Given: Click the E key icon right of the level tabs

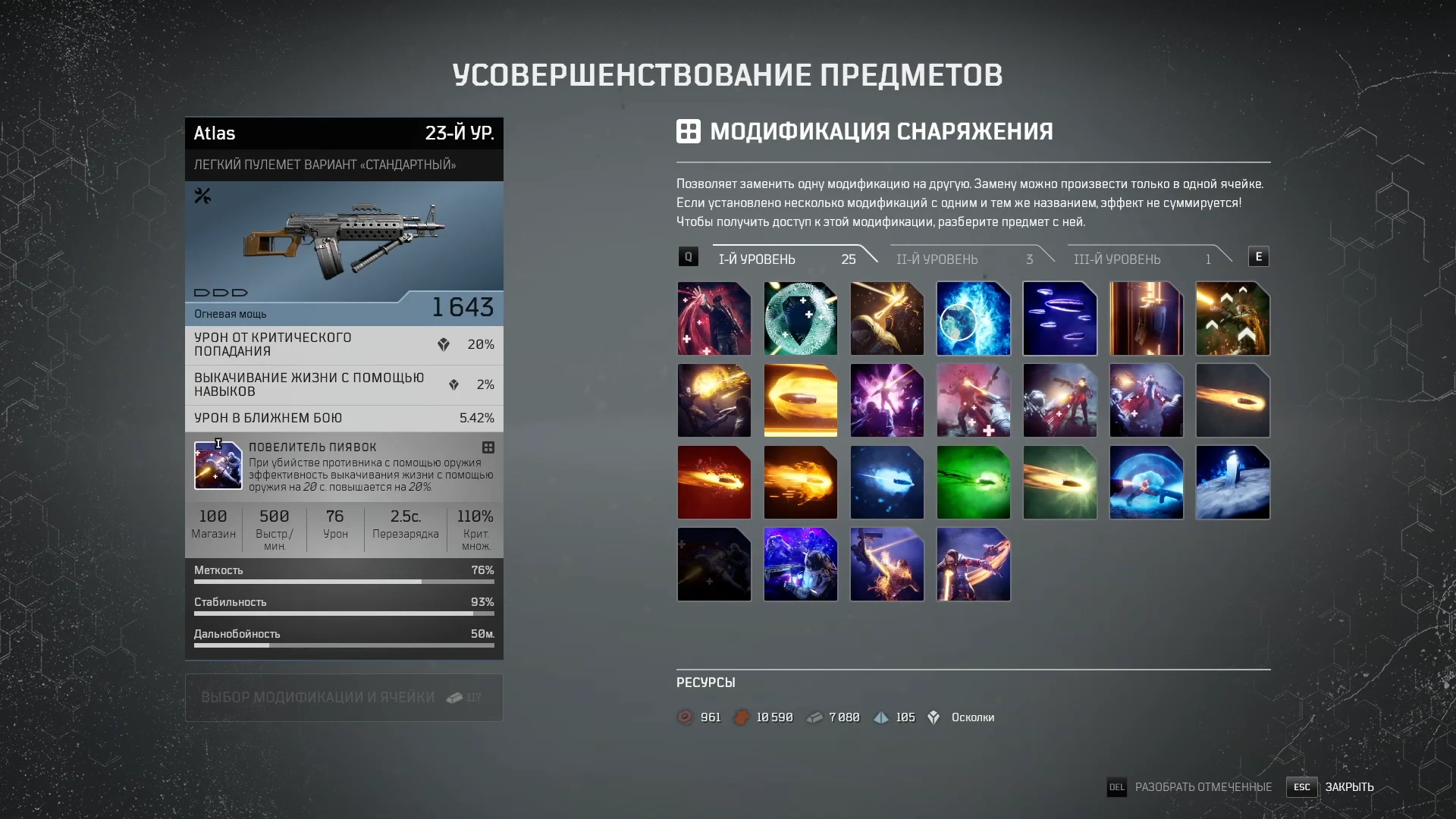Looking at the screenshot, I should (x=1260, y=256).
